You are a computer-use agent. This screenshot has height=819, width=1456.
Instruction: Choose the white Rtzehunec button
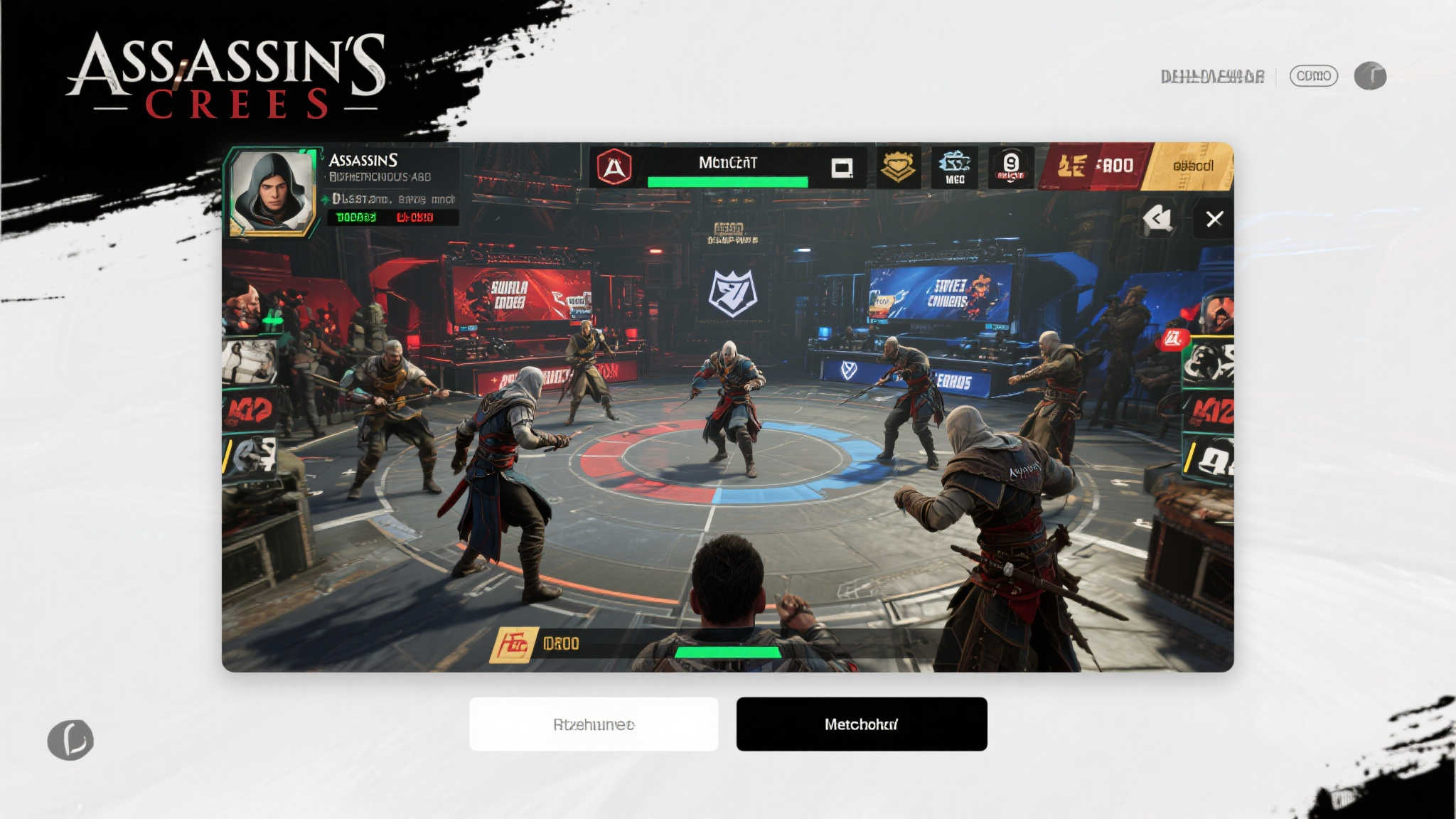click(594, 724)
